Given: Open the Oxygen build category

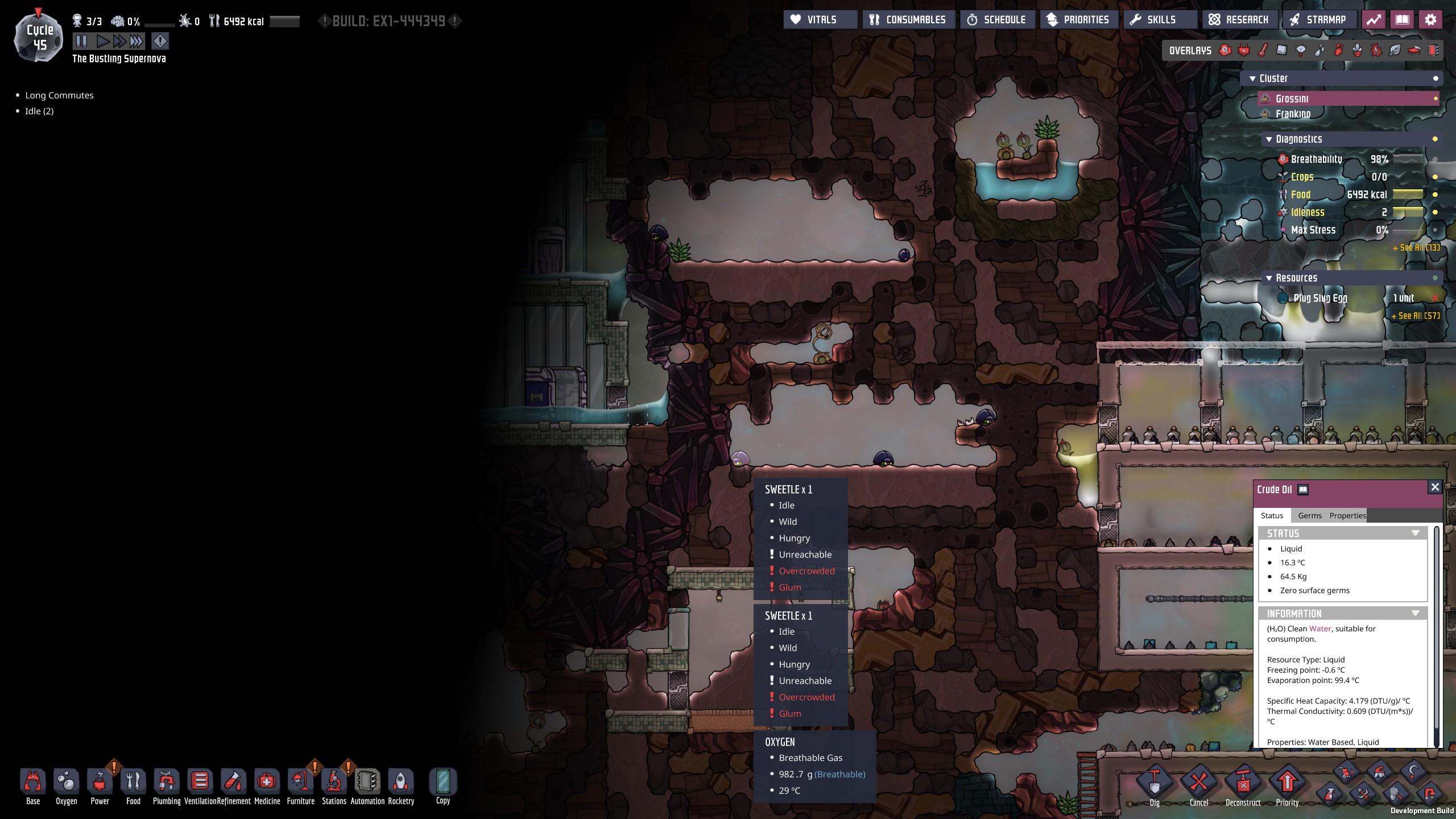Looking at the screenshot, I should [67, 786].
